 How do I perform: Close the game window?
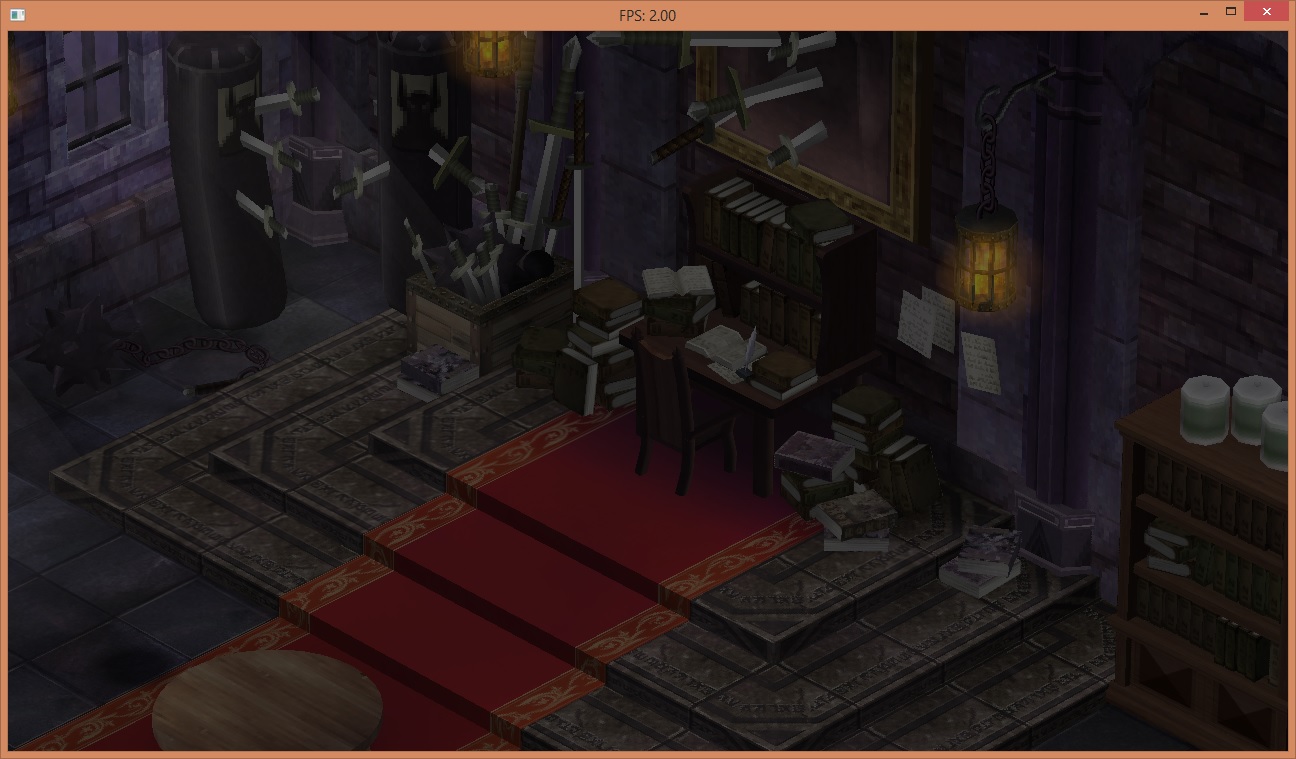click(x=1267, y=12)
